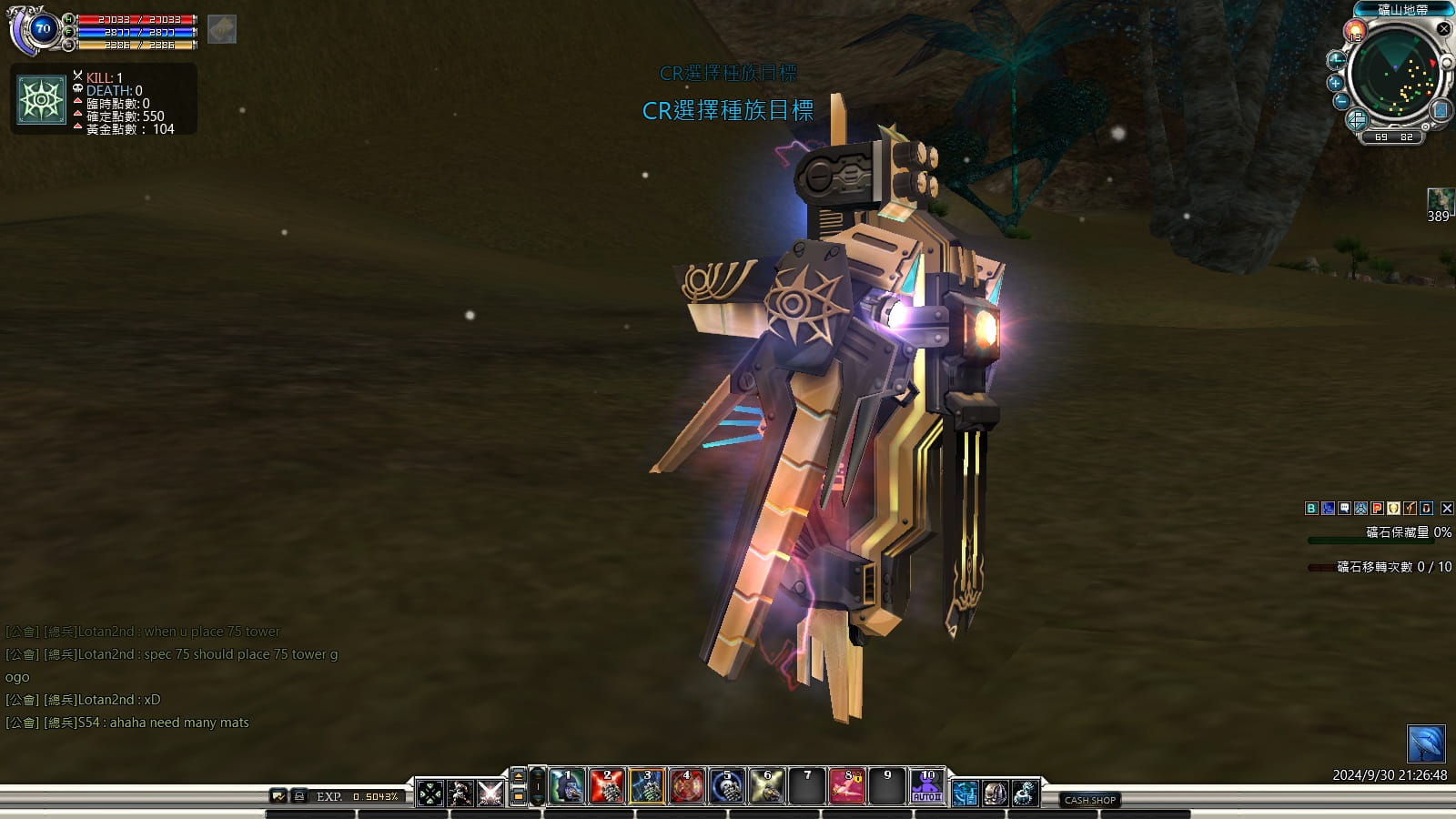Click the speech bubble shortcut icon

tap(1344, 509)
